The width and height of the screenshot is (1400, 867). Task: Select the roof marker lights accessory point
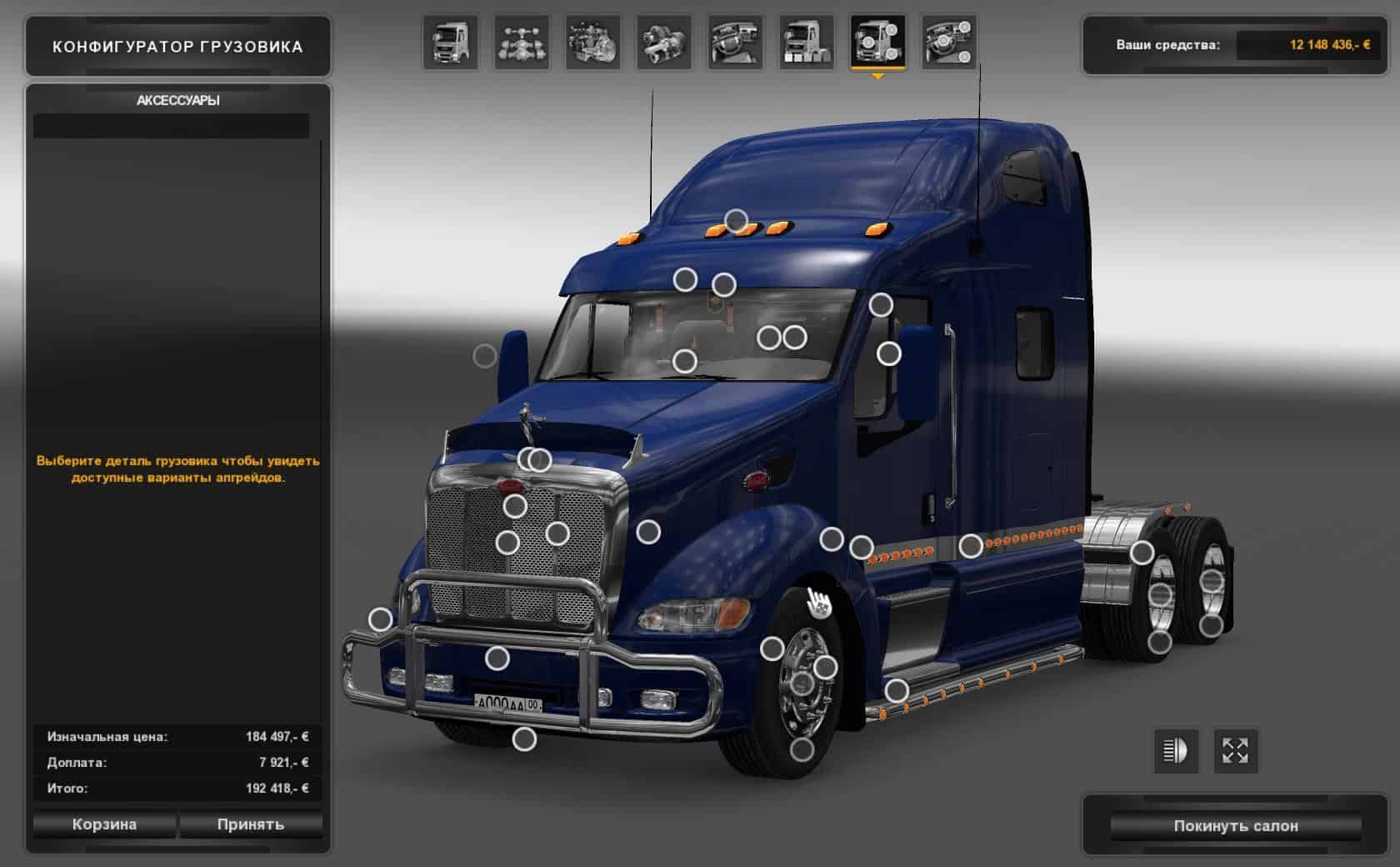[x=736, y=221]
